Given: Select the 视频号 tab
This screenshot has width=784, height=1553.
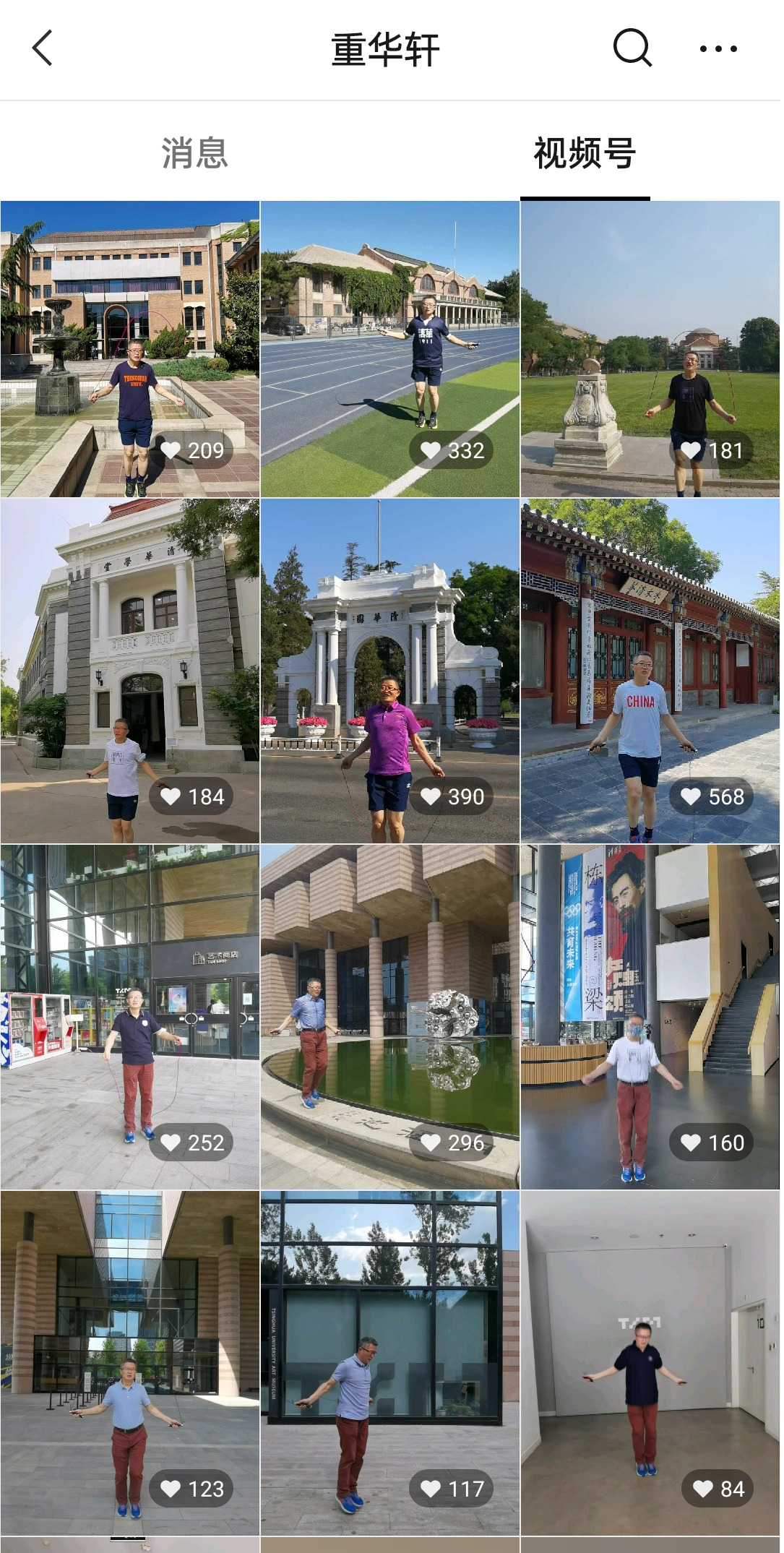Looking at the screenshot, I should tap(585, 153).
